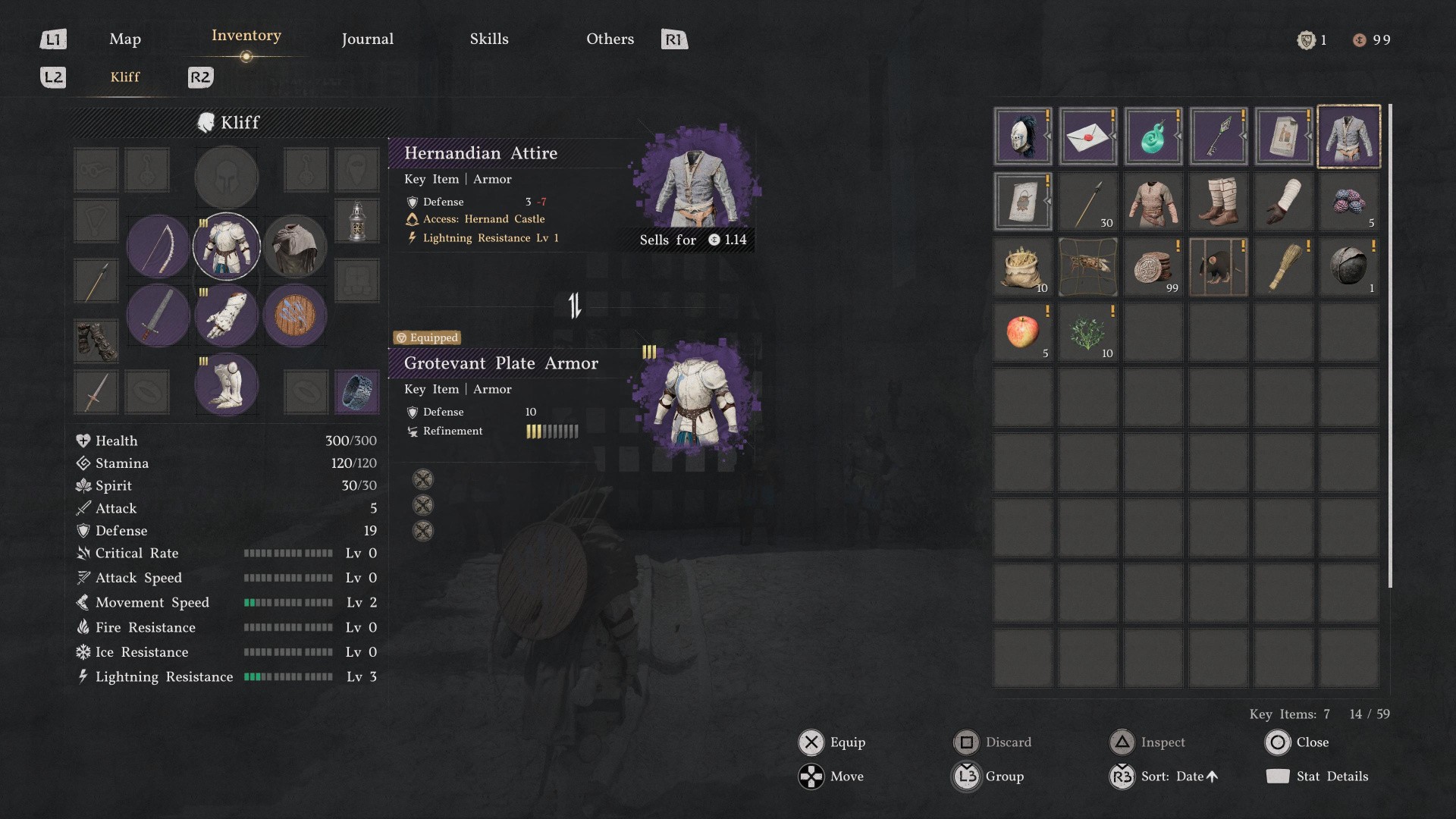
Task: Go to the Skills tab
Action: [489, 39]
